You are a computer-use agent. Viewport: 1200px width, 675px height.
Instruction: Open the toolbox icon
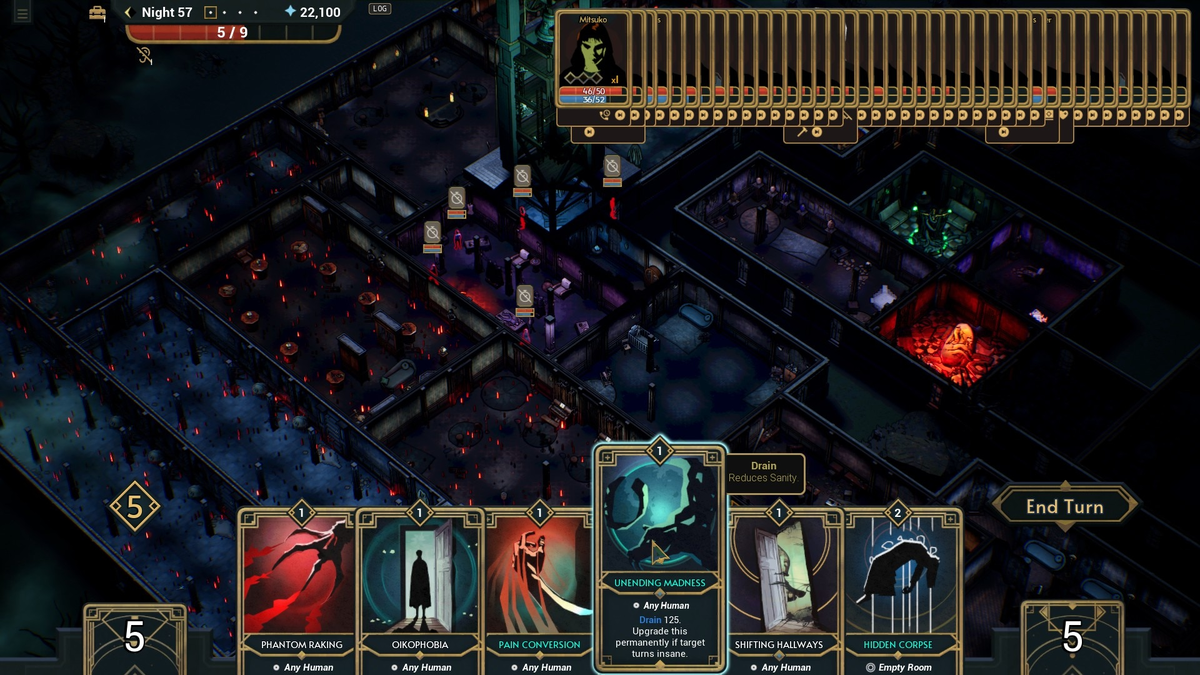[x=97, y=13]
